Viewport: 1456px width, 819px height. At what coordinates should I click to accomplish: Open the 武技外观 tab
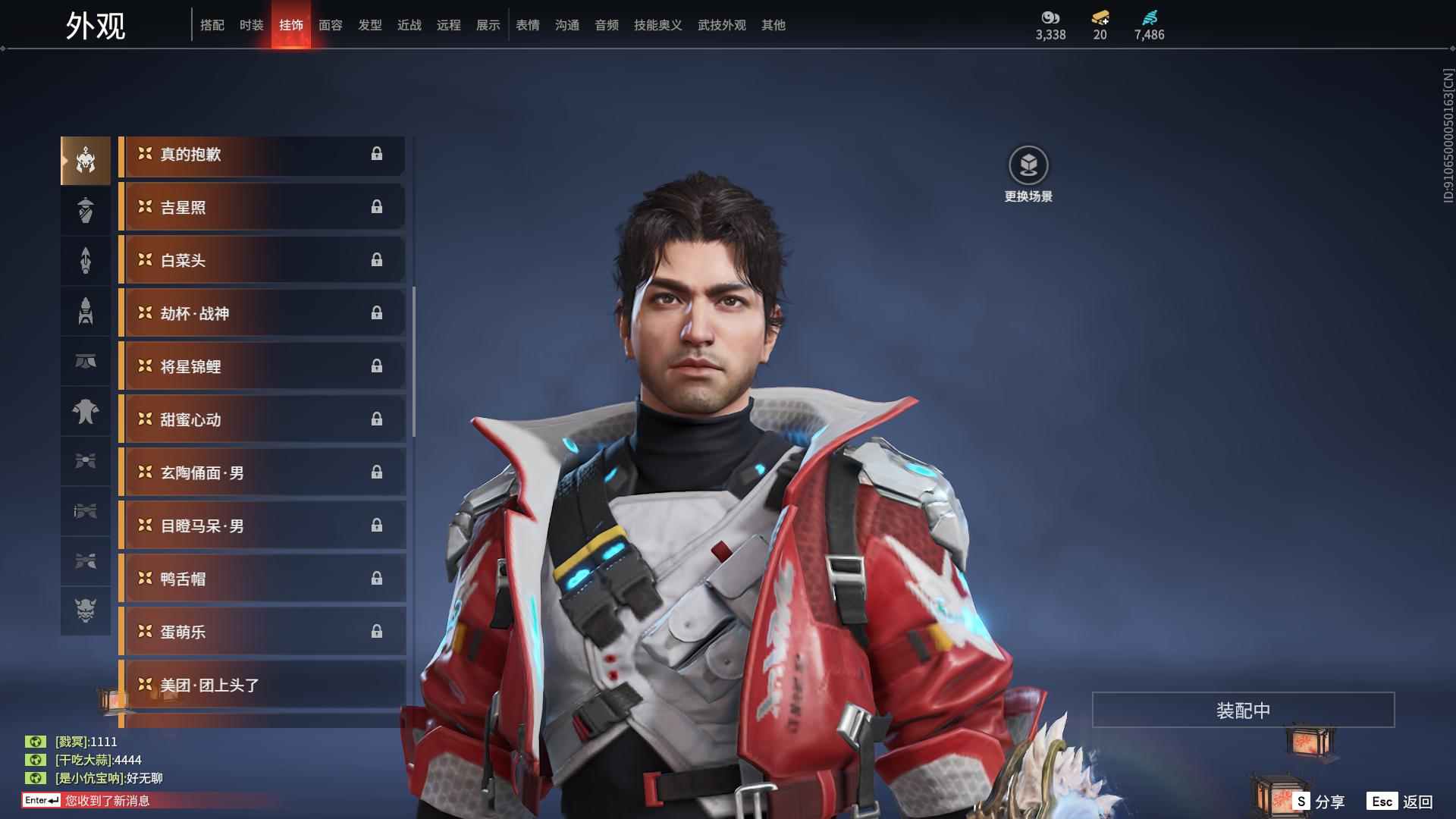point(721,25)
